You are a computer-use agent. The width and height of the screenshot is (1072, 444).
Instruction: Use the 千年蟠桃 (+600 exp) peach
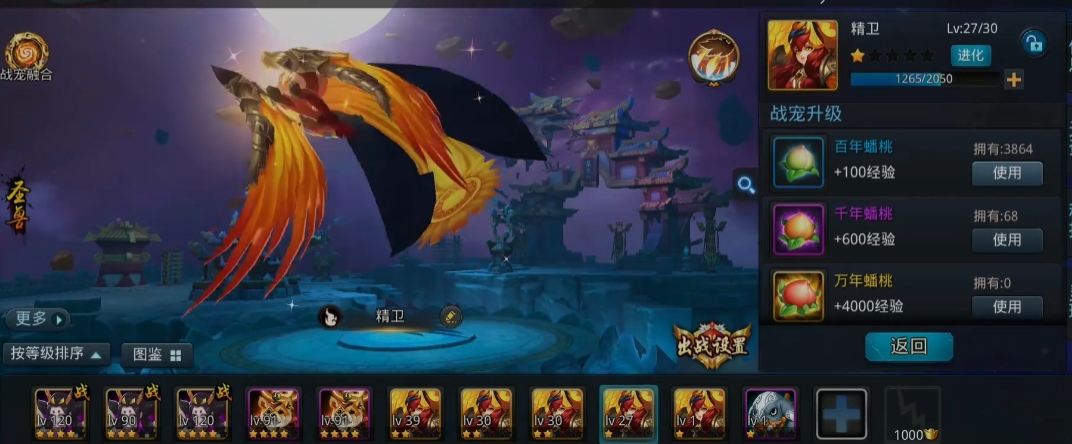point(1006,240)
